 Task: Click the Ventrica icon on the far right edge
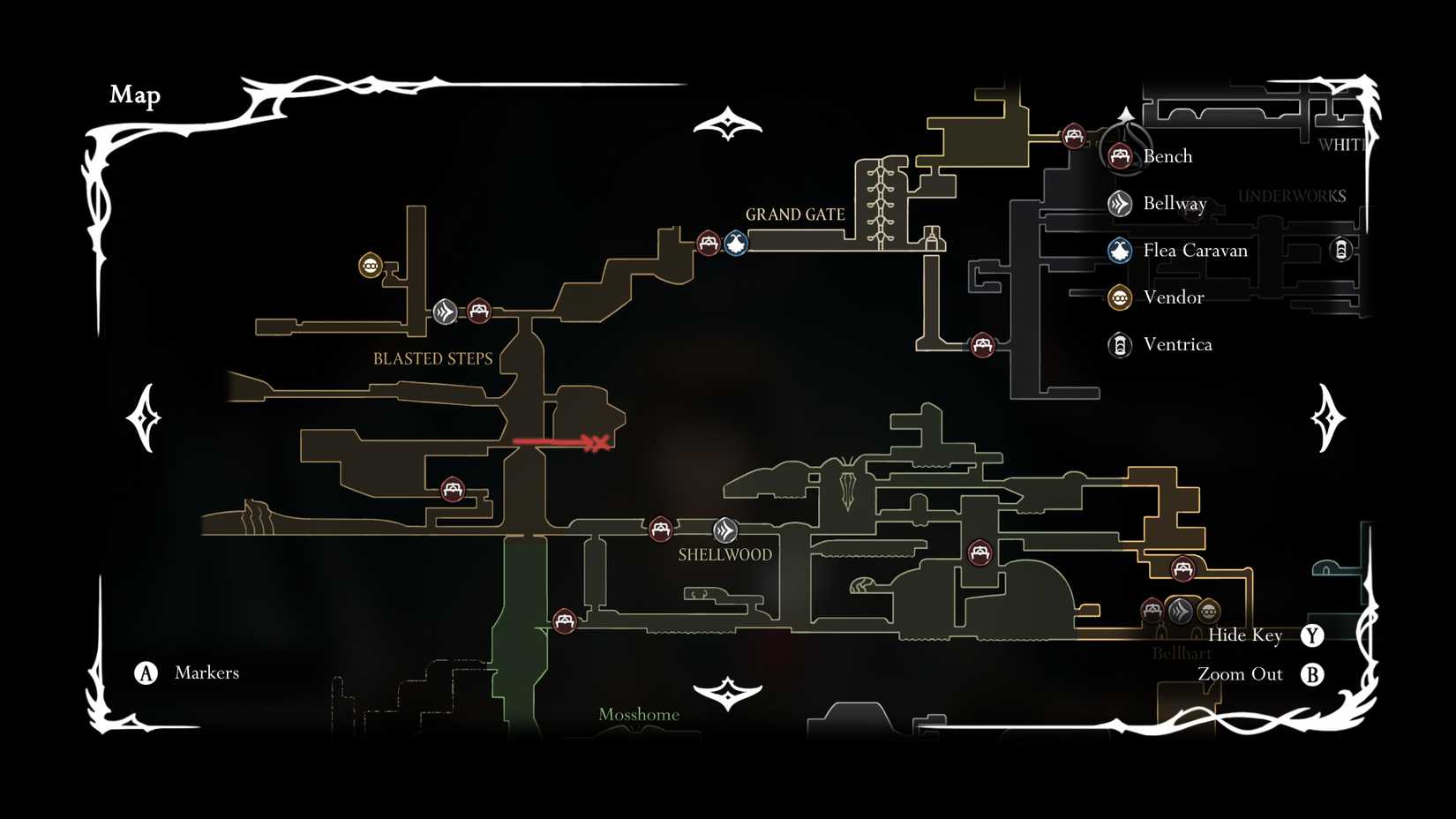[x=1342, y=250]
